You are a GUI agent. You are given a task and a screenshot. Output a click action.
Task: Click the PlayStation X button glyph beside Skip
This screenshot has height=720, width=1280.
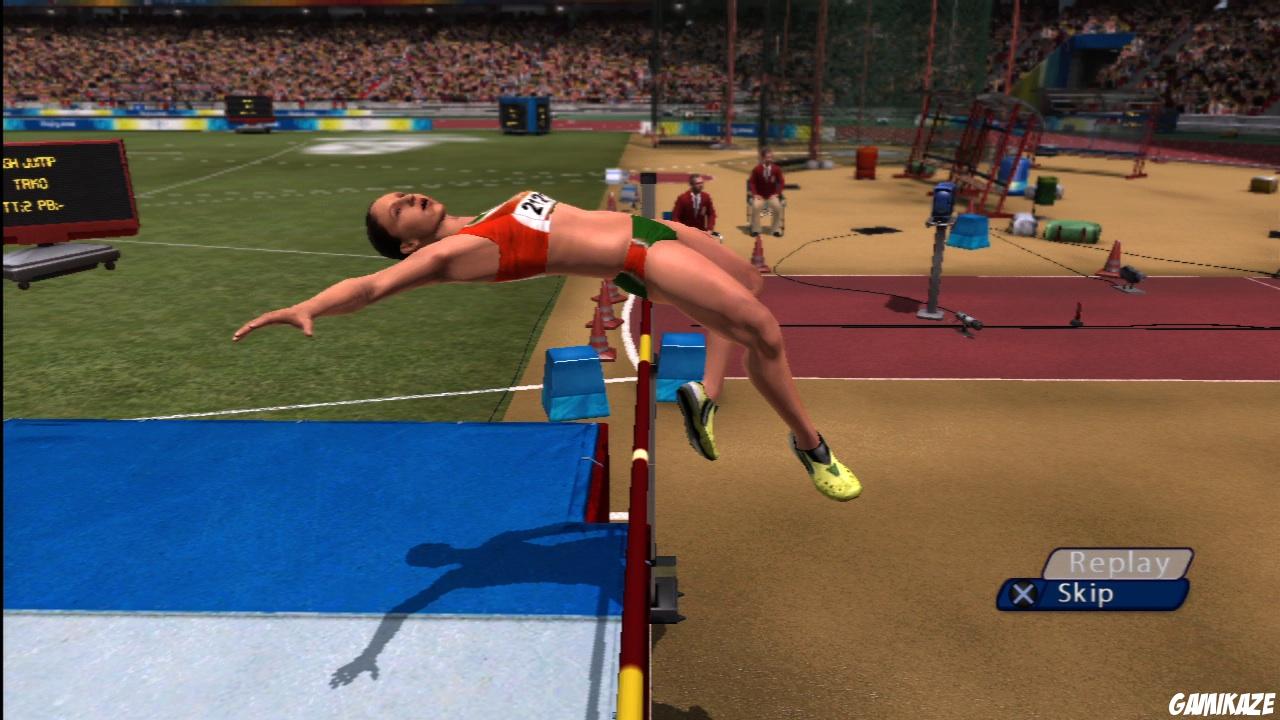pyautogui.click(x=1024, y=593)
